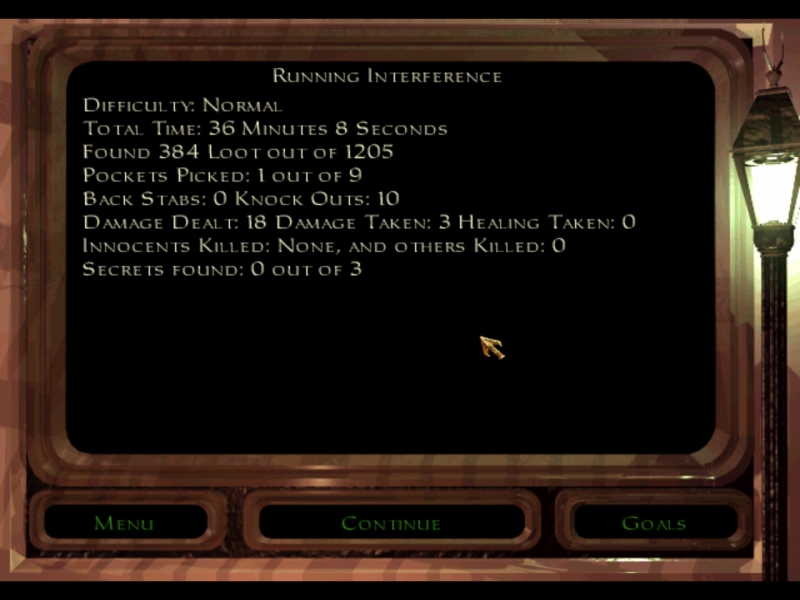Continue past the mission stats
Viewport: 800px width, 600px height.
click(391, 523)
